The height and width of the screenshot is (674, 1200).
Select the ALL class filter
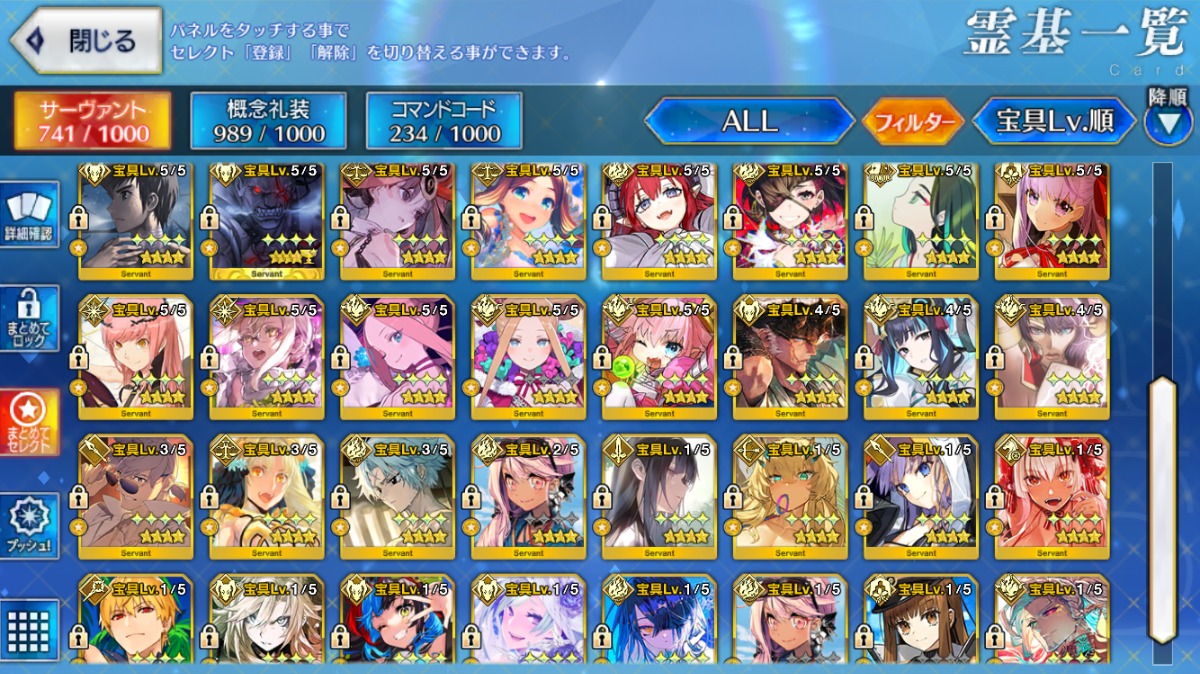pyautogui.click(x=749, y=122)
